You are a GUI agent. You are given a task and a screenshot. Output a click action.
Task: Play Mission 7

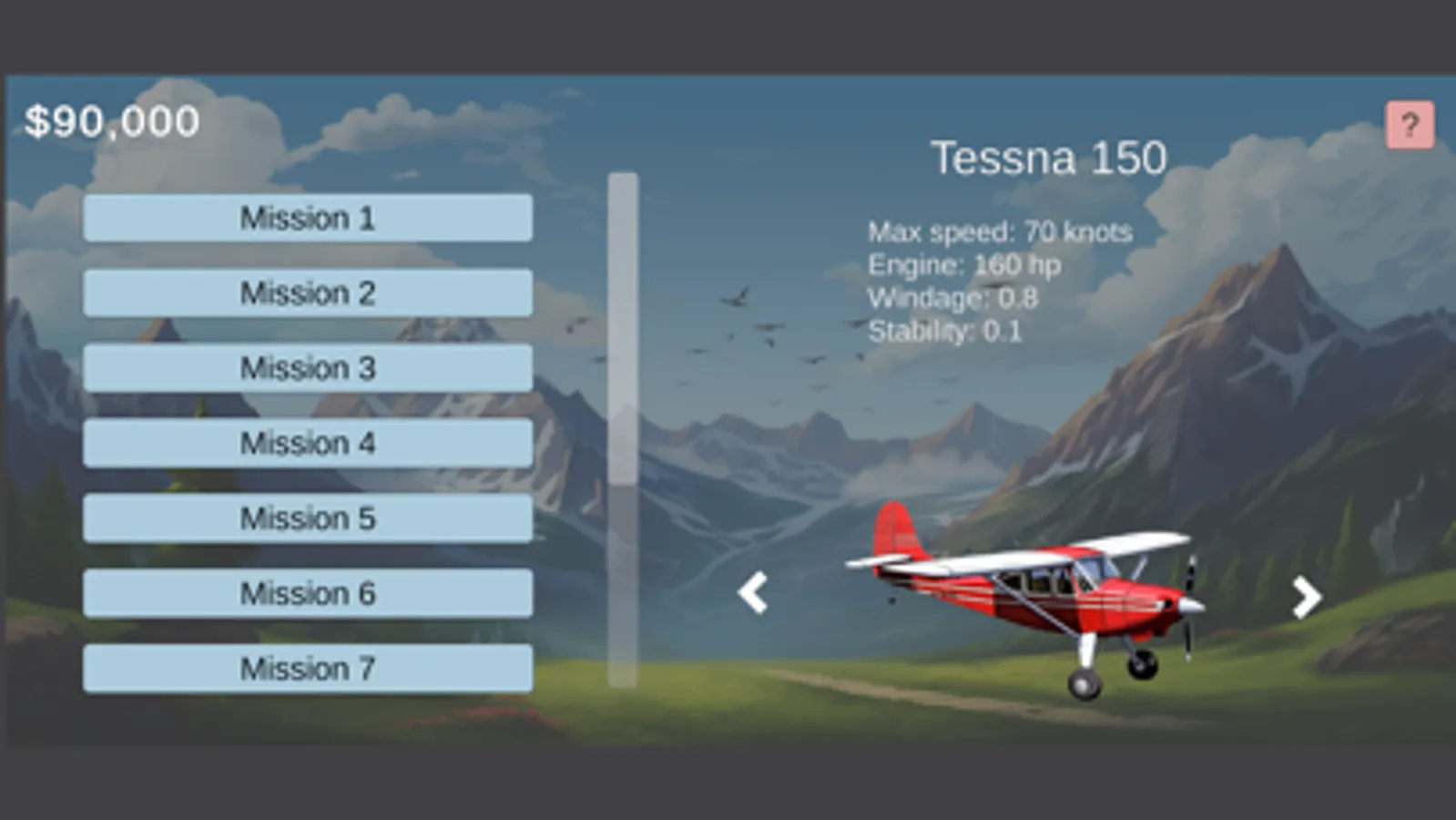[x=306, y=668]
